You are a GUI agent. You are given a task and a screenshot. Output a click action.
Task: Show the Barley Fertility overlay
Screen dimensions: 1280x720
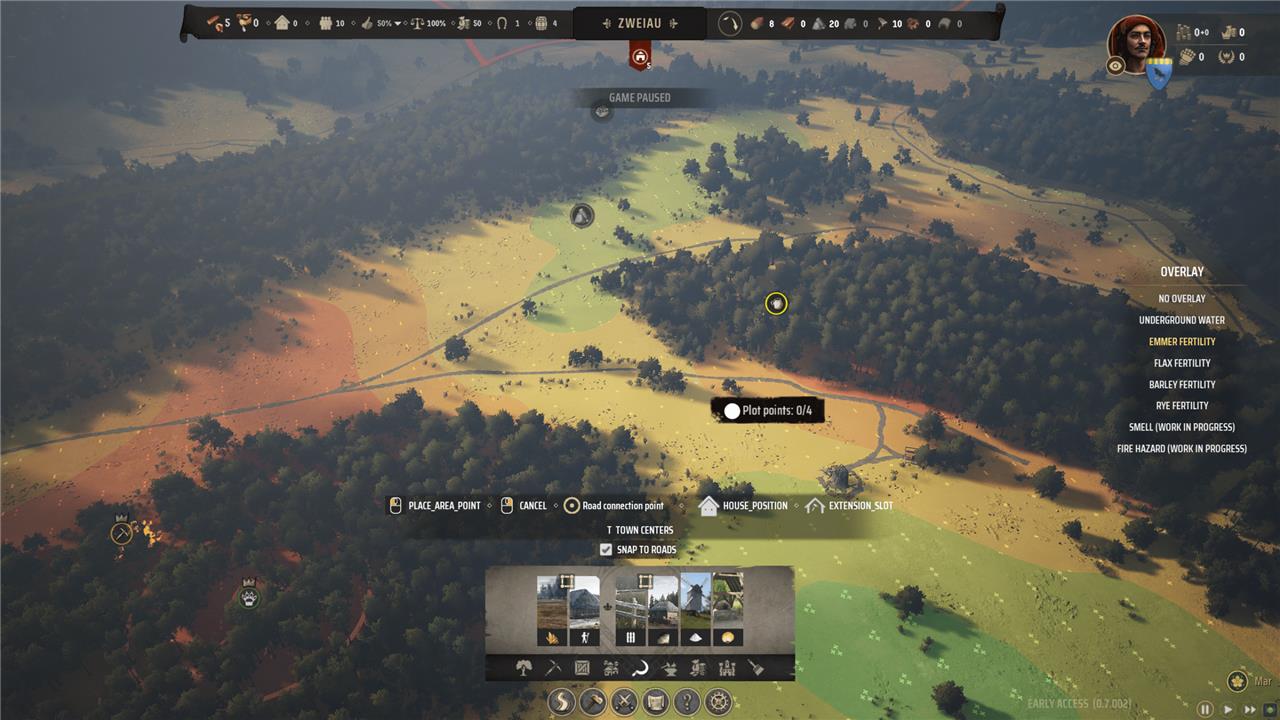coord(1181,384)
